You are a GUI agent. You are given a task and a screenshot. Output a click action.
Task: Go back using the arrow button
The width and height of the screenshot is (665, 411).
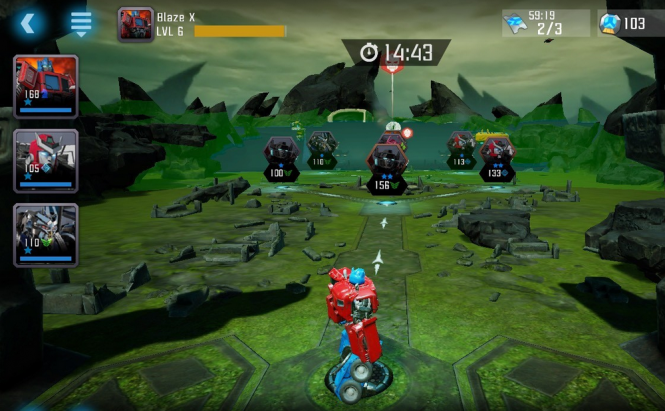[28, 22]
